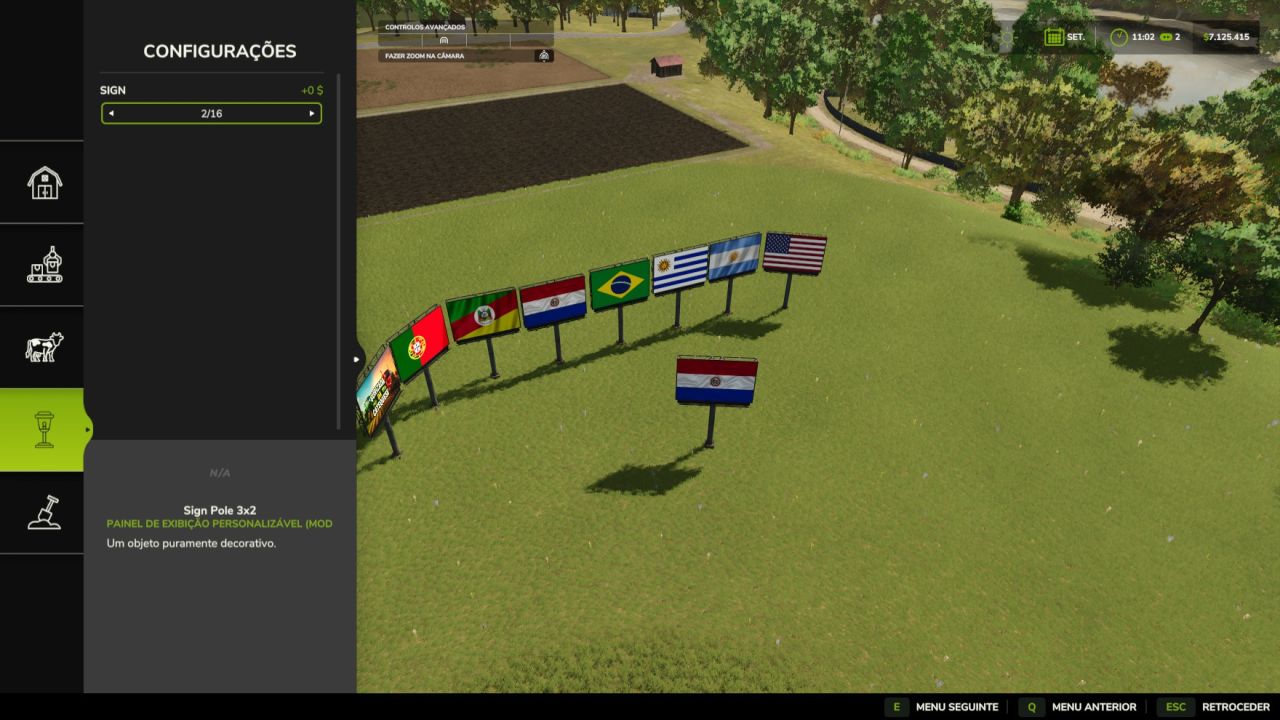Choose the next sign with the right arrow
The width and height of the screenshot is (1280, 720).
click(x=314, y=113)
